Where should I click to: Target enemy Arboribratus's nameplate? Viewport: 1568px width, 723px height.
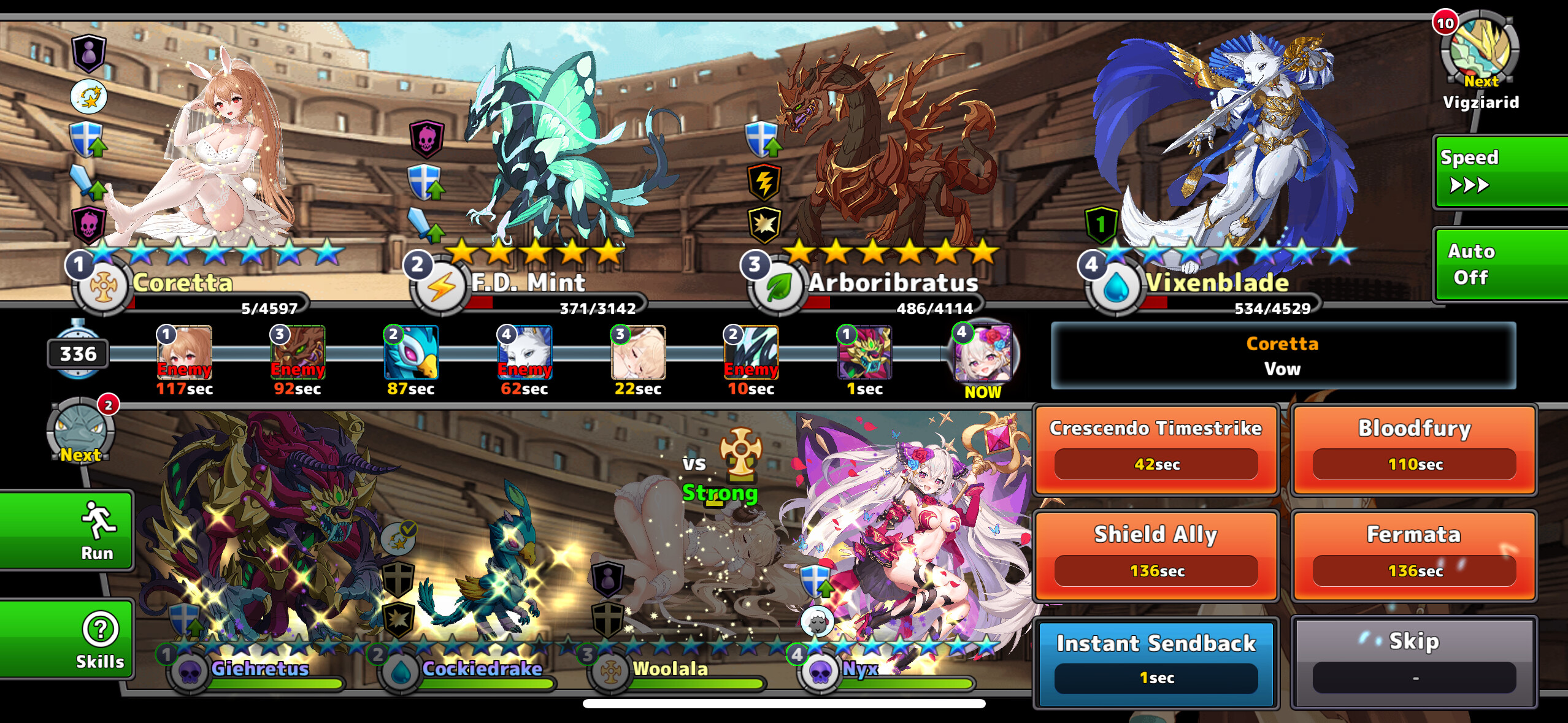pos(893,283)
